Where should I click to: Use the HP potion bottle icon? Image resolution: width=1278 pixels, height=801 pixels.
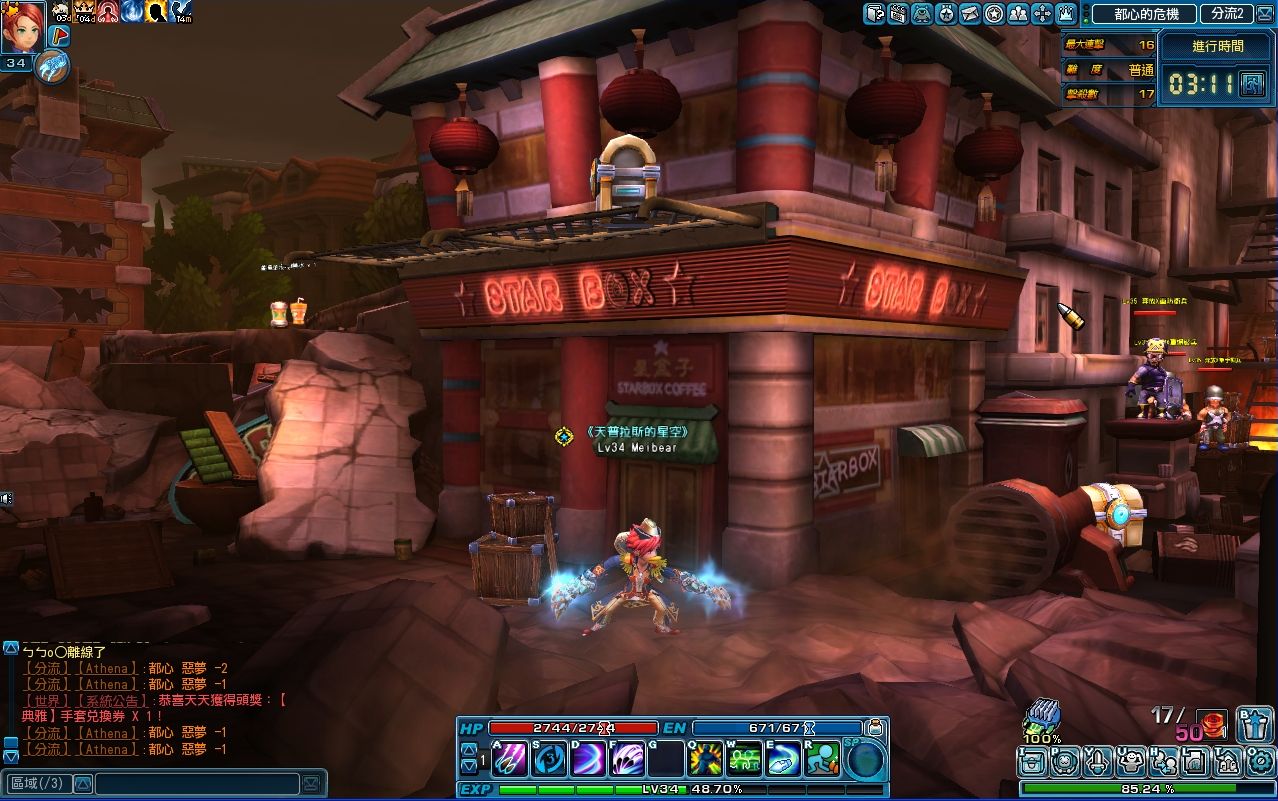pos(875,727)
